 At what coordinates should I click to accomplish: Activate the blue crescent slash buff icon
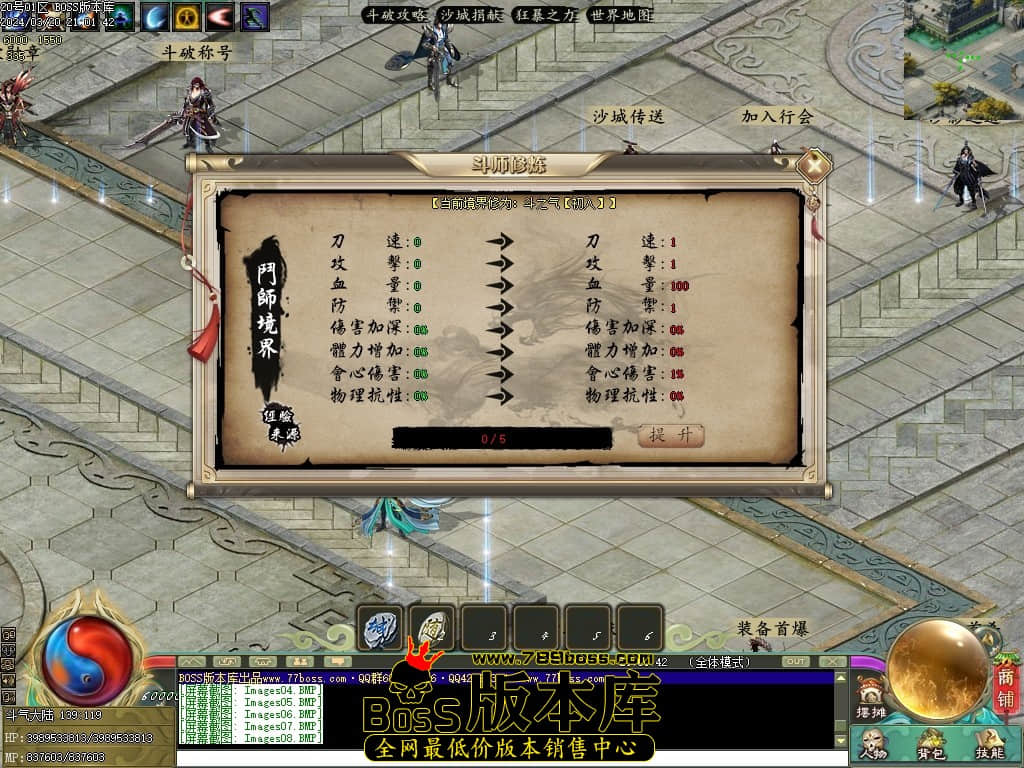154,16
